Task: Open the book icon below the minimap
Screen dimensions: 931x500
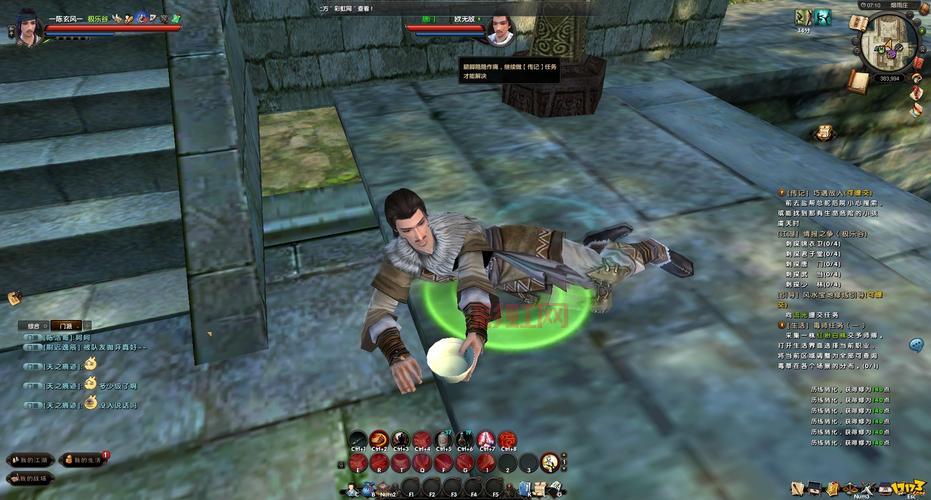Action: point(856,80)
